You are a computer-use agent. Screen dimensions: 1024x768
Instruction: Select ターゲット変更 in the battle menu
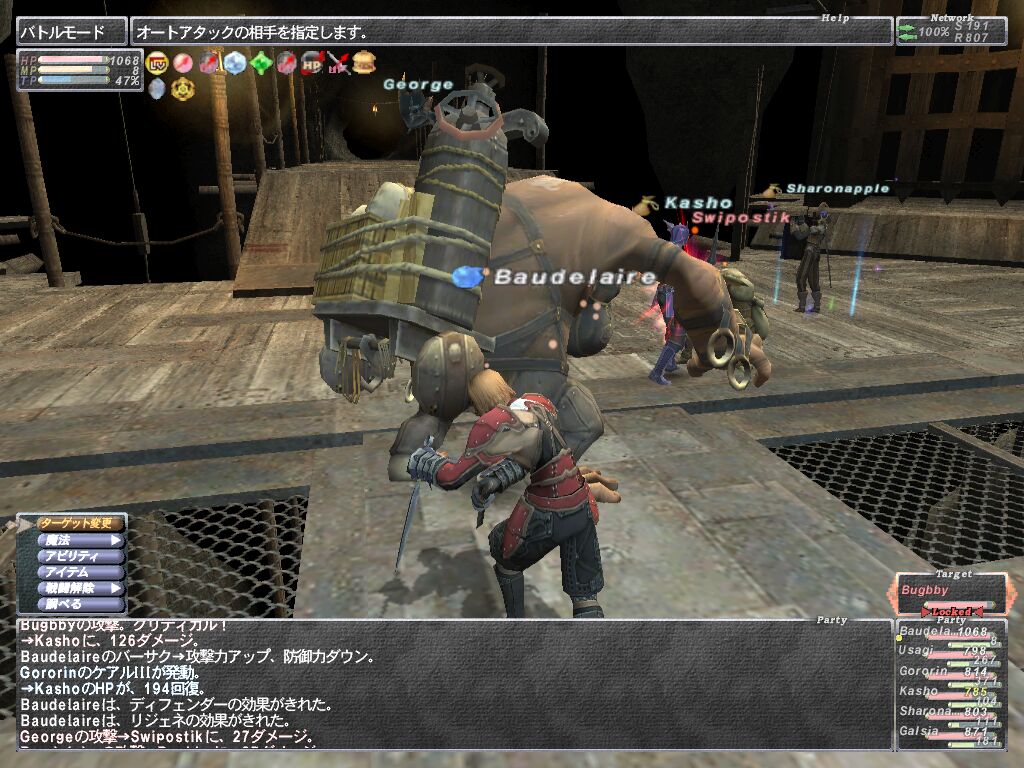[x=80, y=523]
